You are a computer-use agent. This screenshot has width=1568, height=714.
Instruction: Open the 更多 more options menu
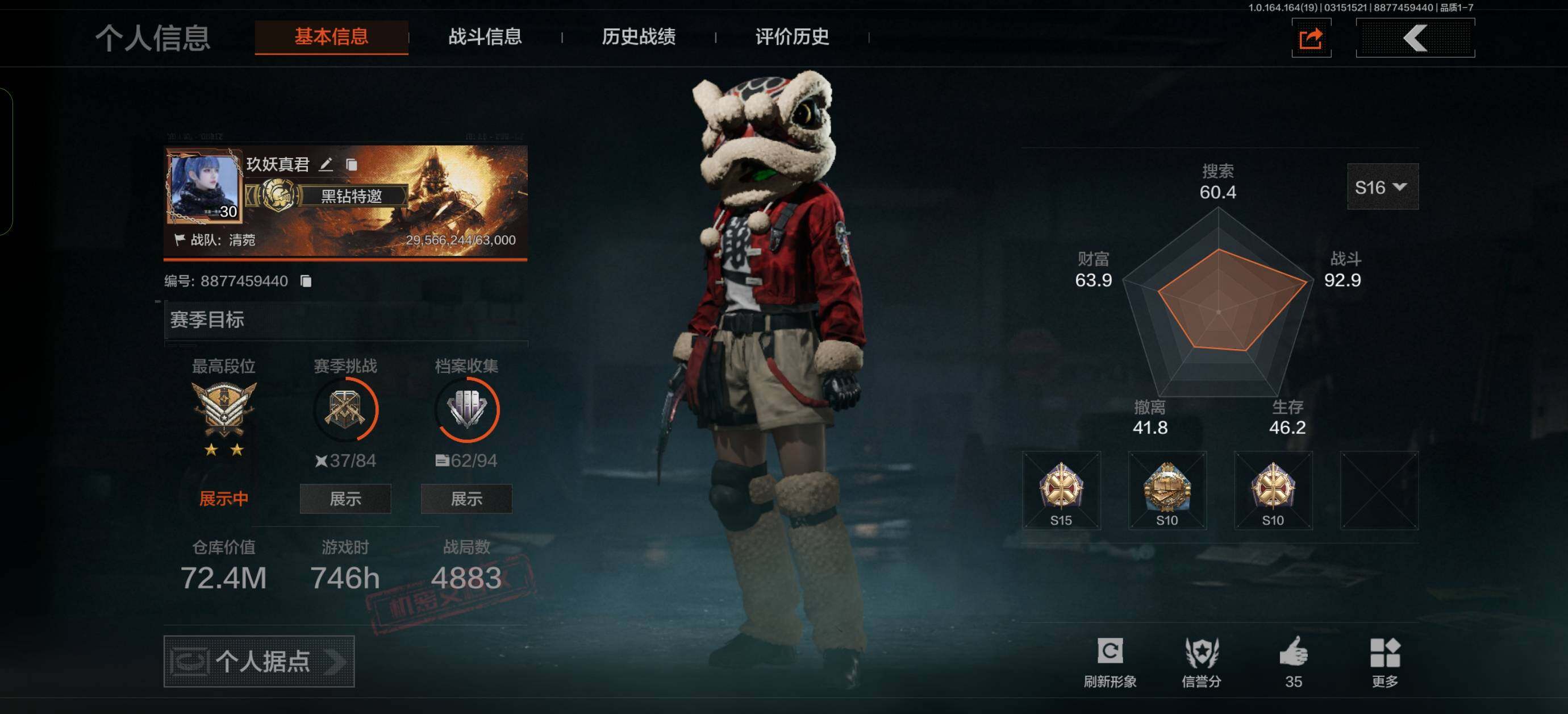pyautogui.click(x=1385, y=662)
